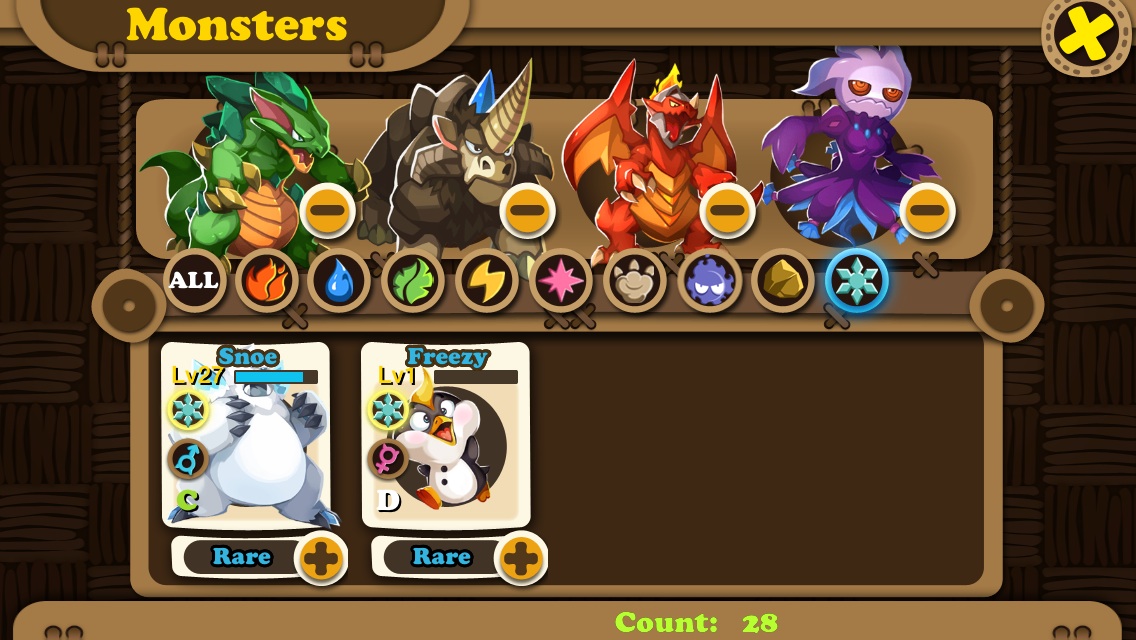Select the Snoe monster card

coord(246,435)
